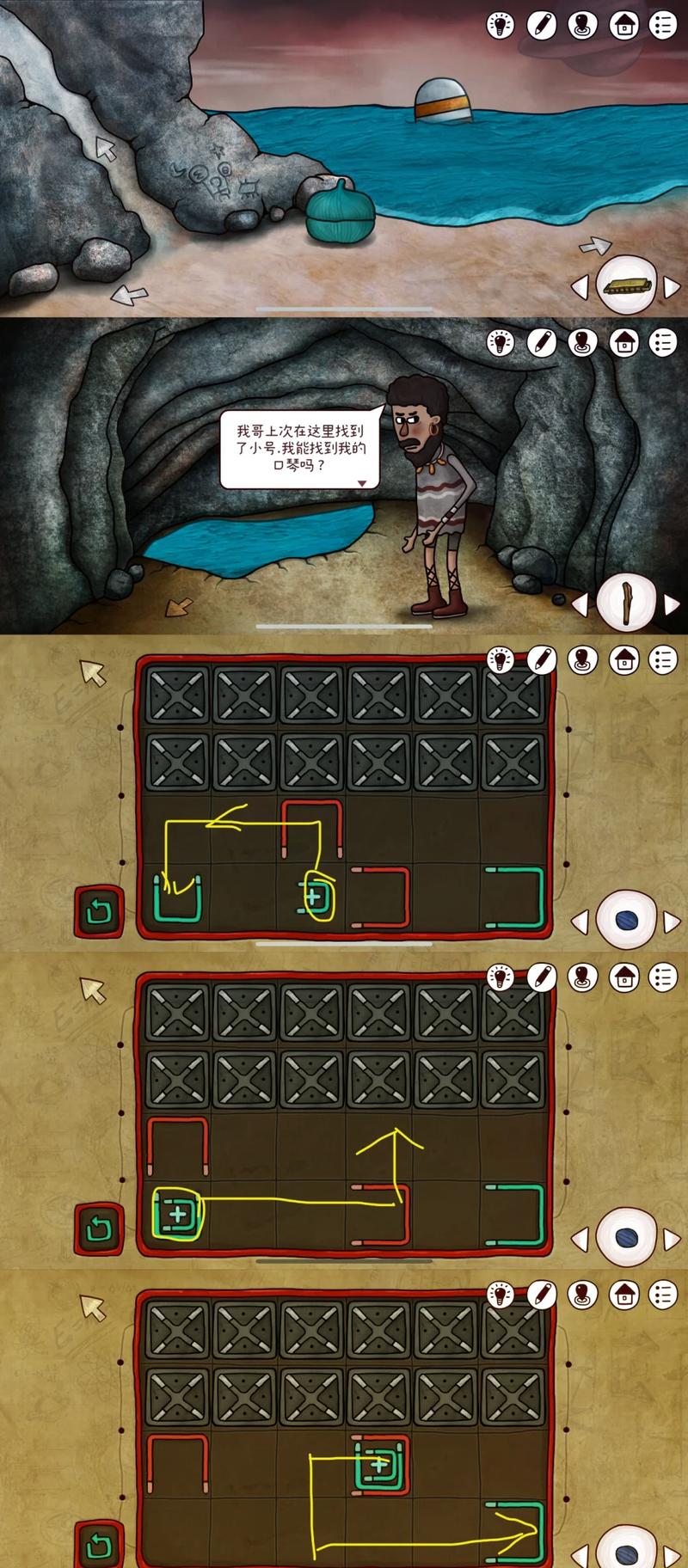Viewport: 688px width, 1568px height.
Task: Open the map pin icon in the beach scene
Action: click(582, 26)
